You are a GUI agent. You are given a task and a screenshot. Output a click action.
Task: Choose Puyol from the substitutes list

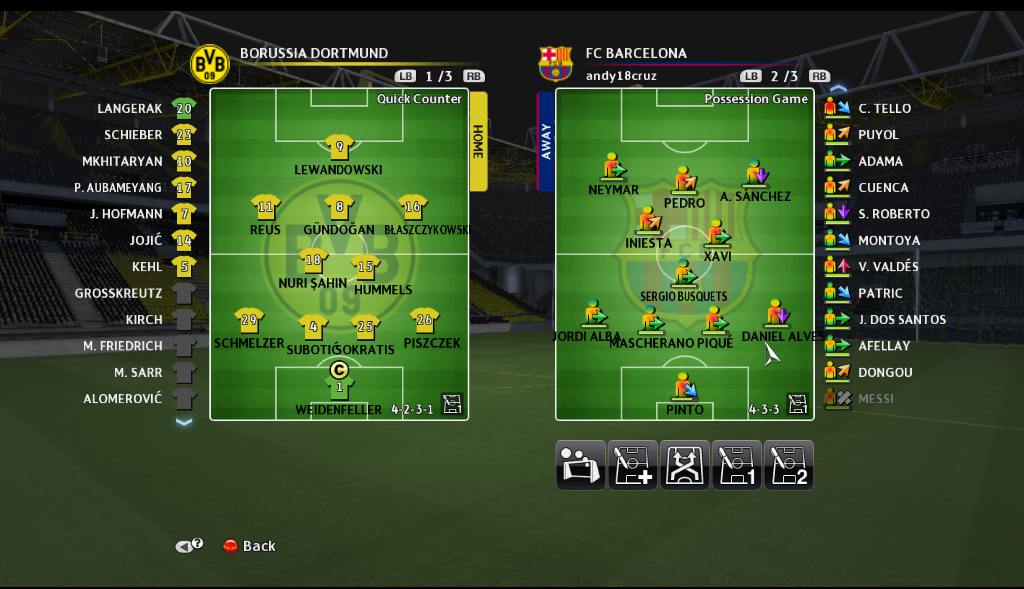pyautogui.click(x=878, y=135)
